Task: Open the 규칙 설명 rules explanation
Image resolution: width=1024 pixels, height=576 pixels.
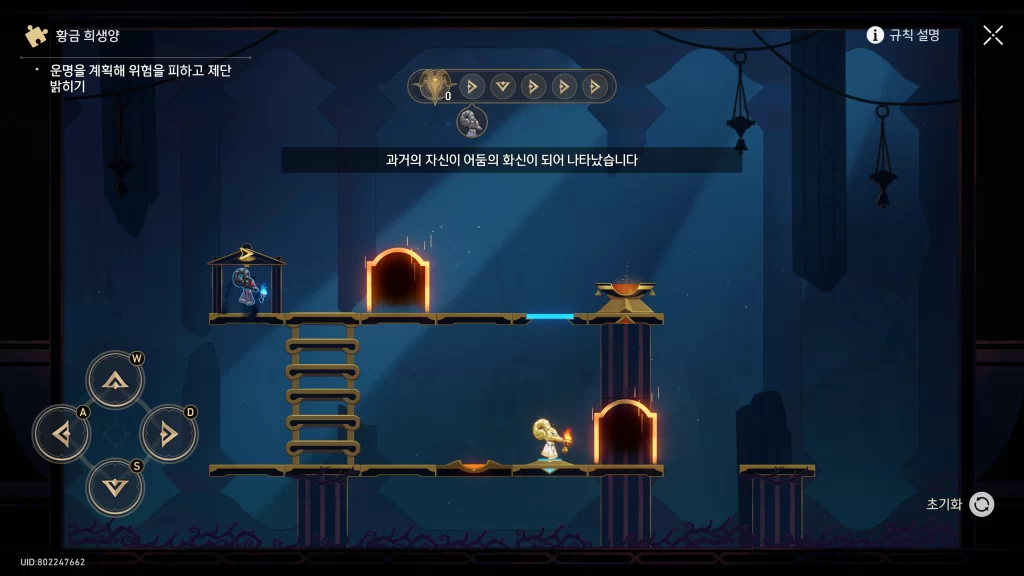Action: 903,35
